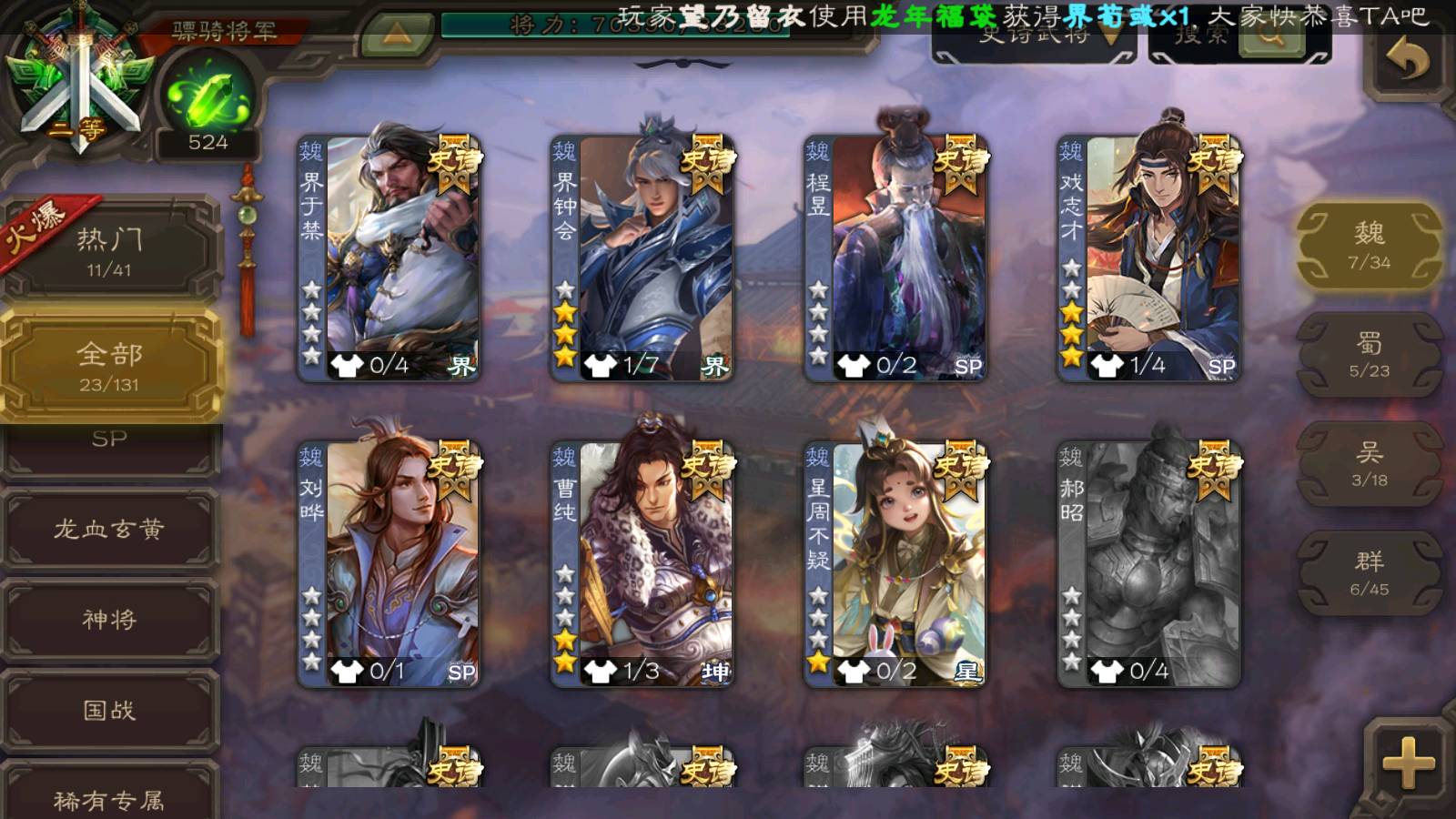The height and width of the screenshot is (819, 1456).
Task: Choose the greyed-out 郝昭 hero card
Action: (1149, 564)
